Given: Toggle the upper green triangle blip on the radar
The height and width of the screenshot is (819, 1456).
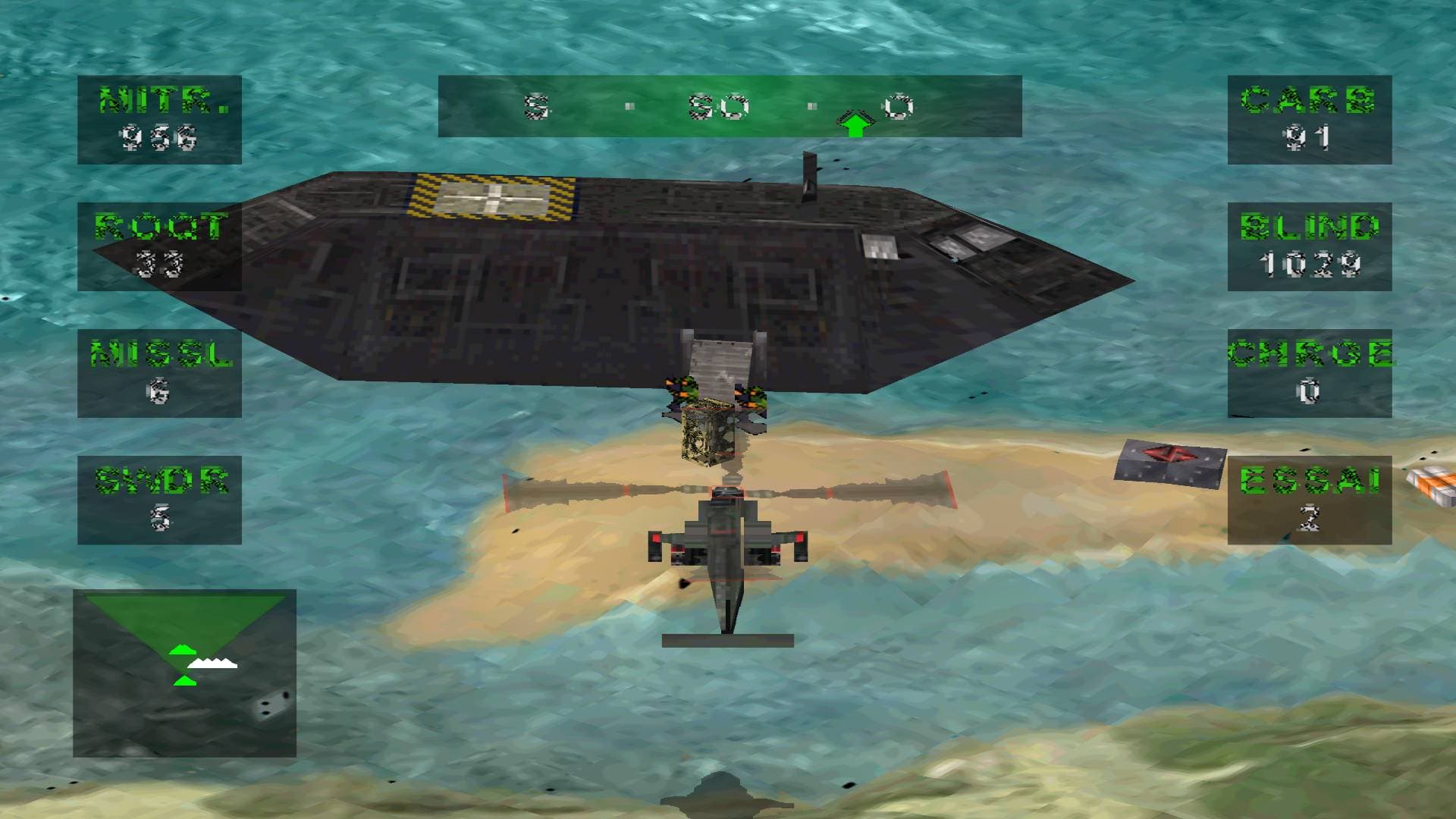Looking at the screenshot, I should 182,648.
